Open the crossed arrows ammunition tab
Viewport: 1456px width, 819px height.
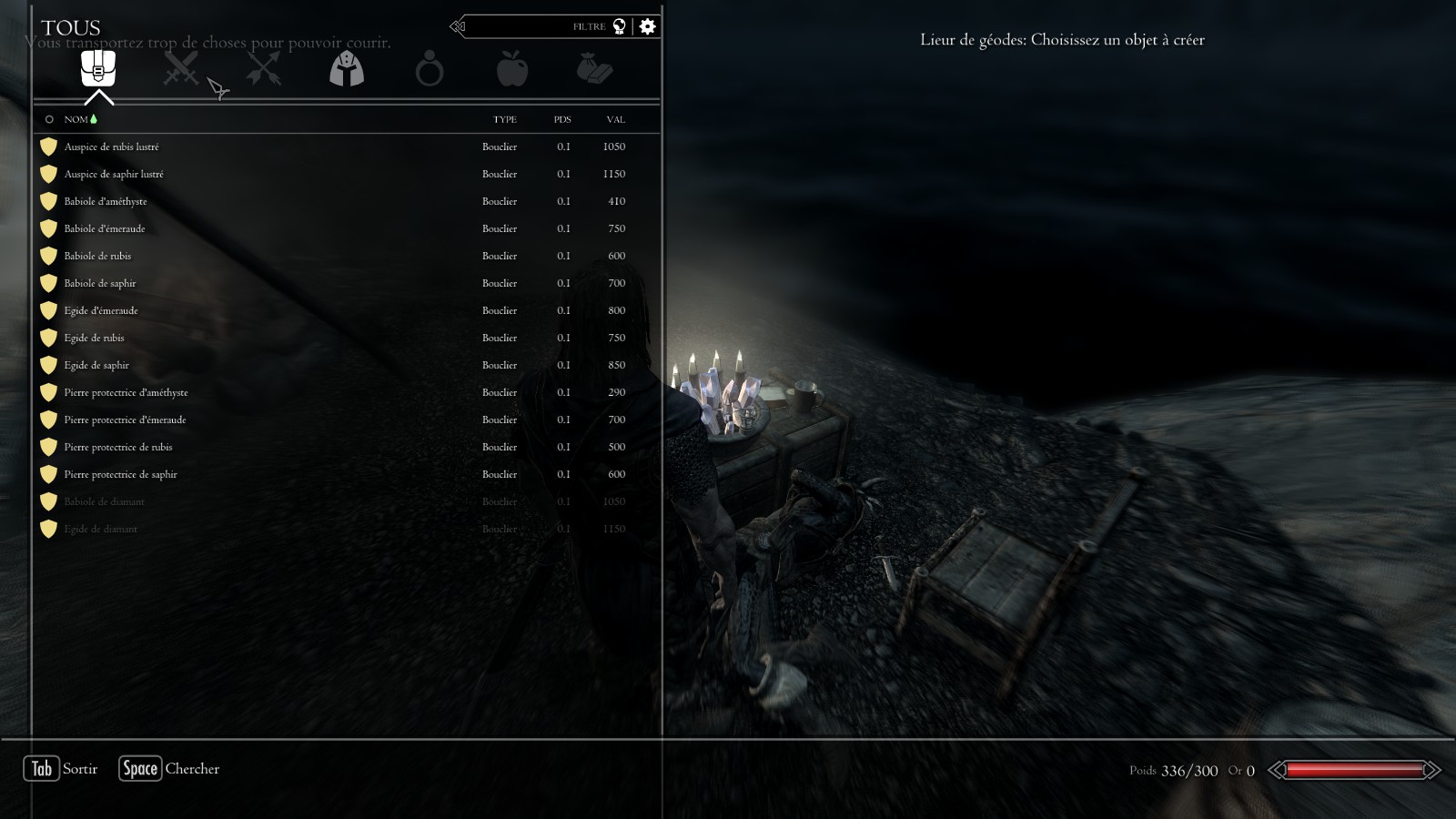[x=263, y=68]
